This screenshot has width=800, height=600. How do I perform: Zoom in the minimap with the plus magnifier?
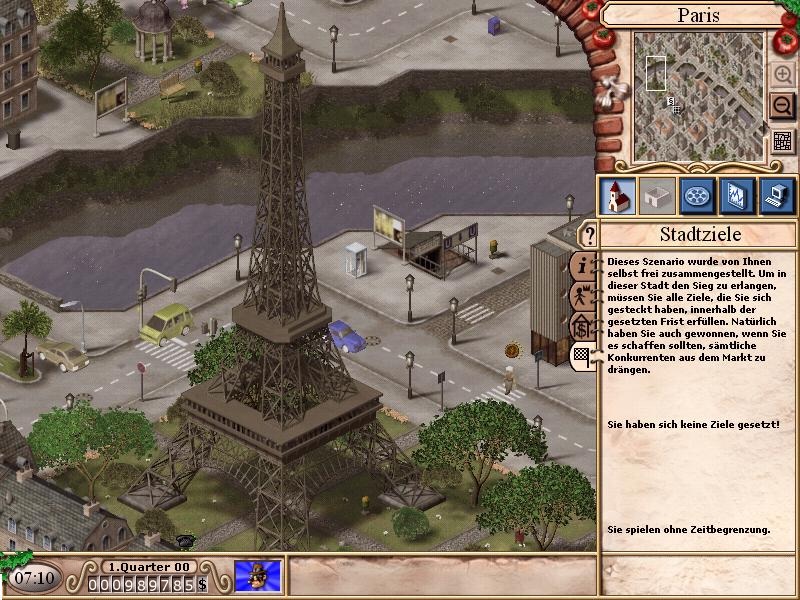click(x=782, y=75)
